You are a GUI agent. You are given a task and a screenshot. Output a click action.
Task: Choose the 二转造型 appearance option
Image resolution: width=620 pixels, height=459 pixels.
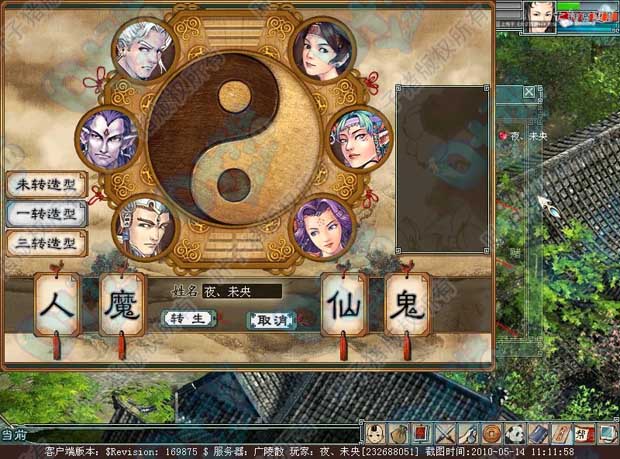46,243
